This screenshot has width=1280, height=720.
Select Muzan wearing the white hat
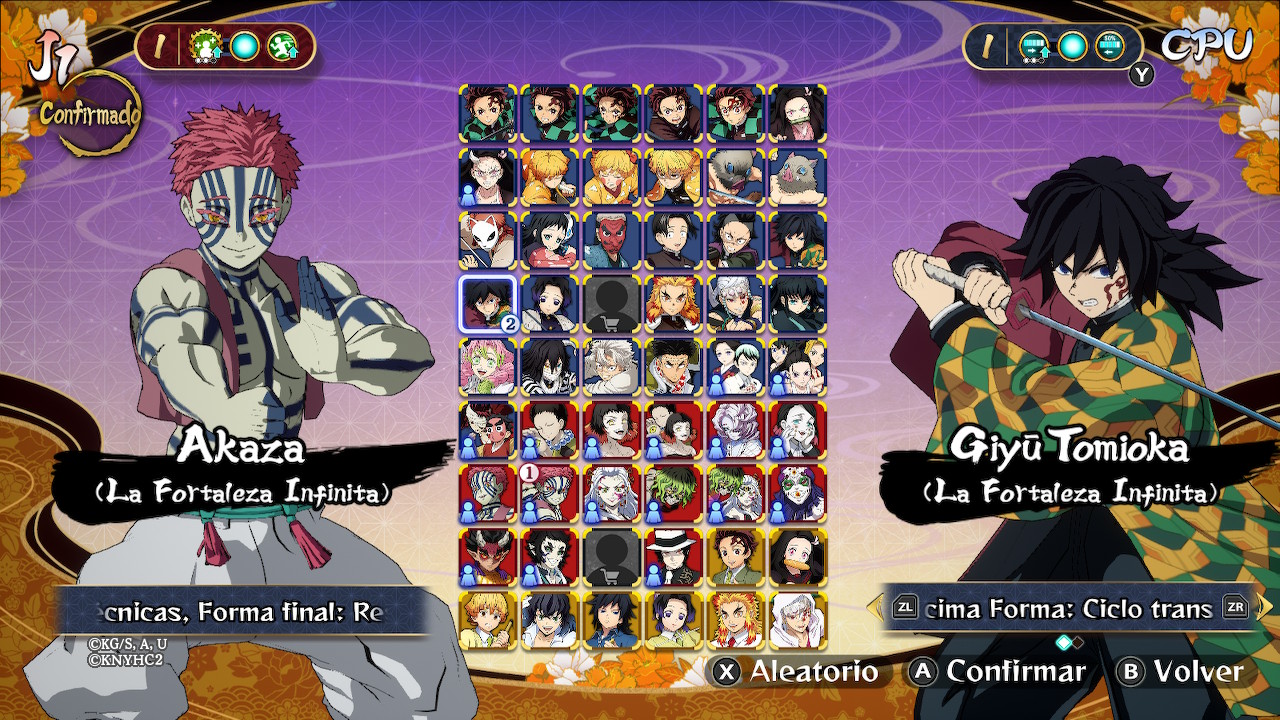point(674,558)
